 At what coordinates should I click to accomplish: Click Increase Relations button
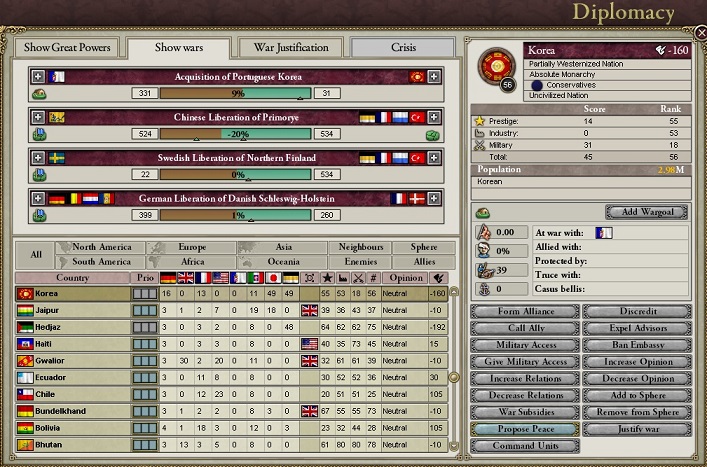pyautogui.click(x=525, y=379)
